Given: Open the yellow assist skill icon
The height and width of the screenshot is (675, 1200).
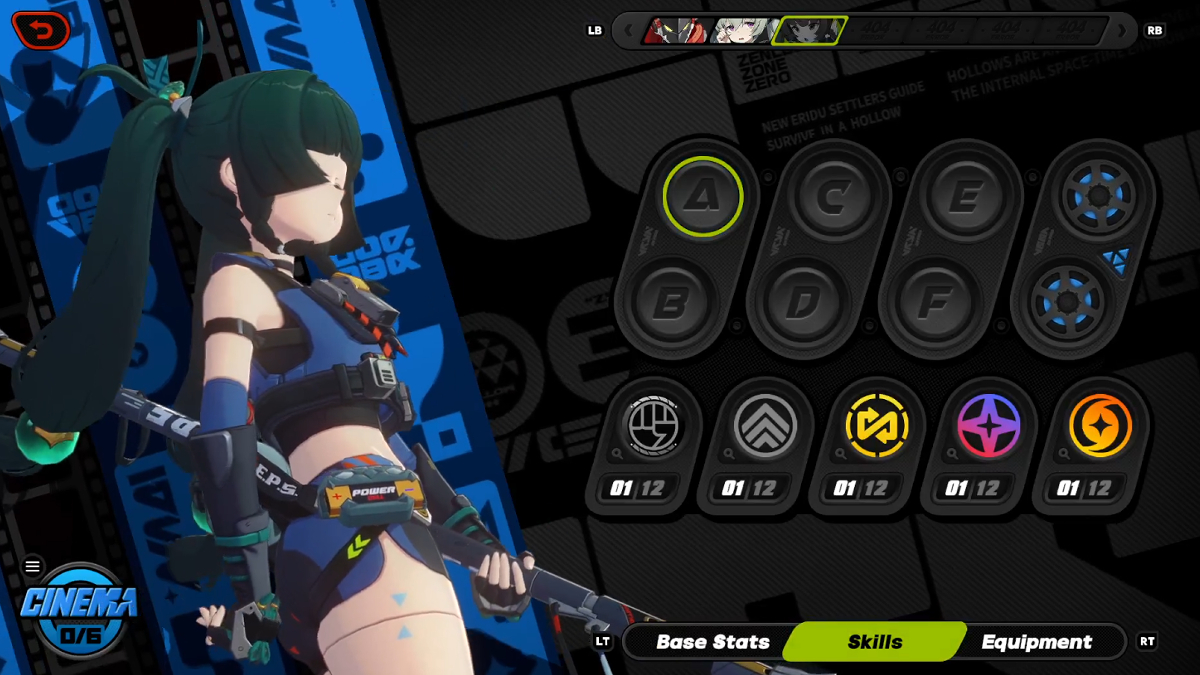Looking at the screenshot, I should coord(876,427).
